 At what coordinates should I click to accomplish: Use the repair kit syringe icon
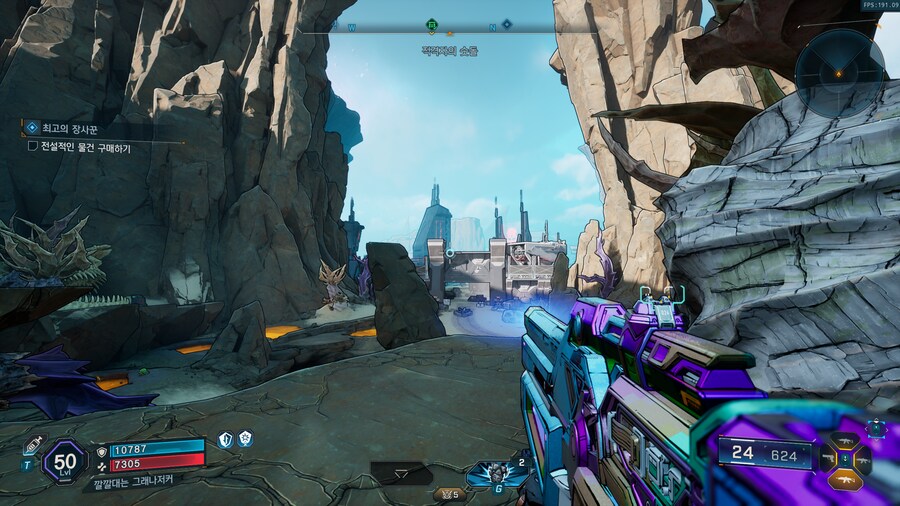[31, 446]
